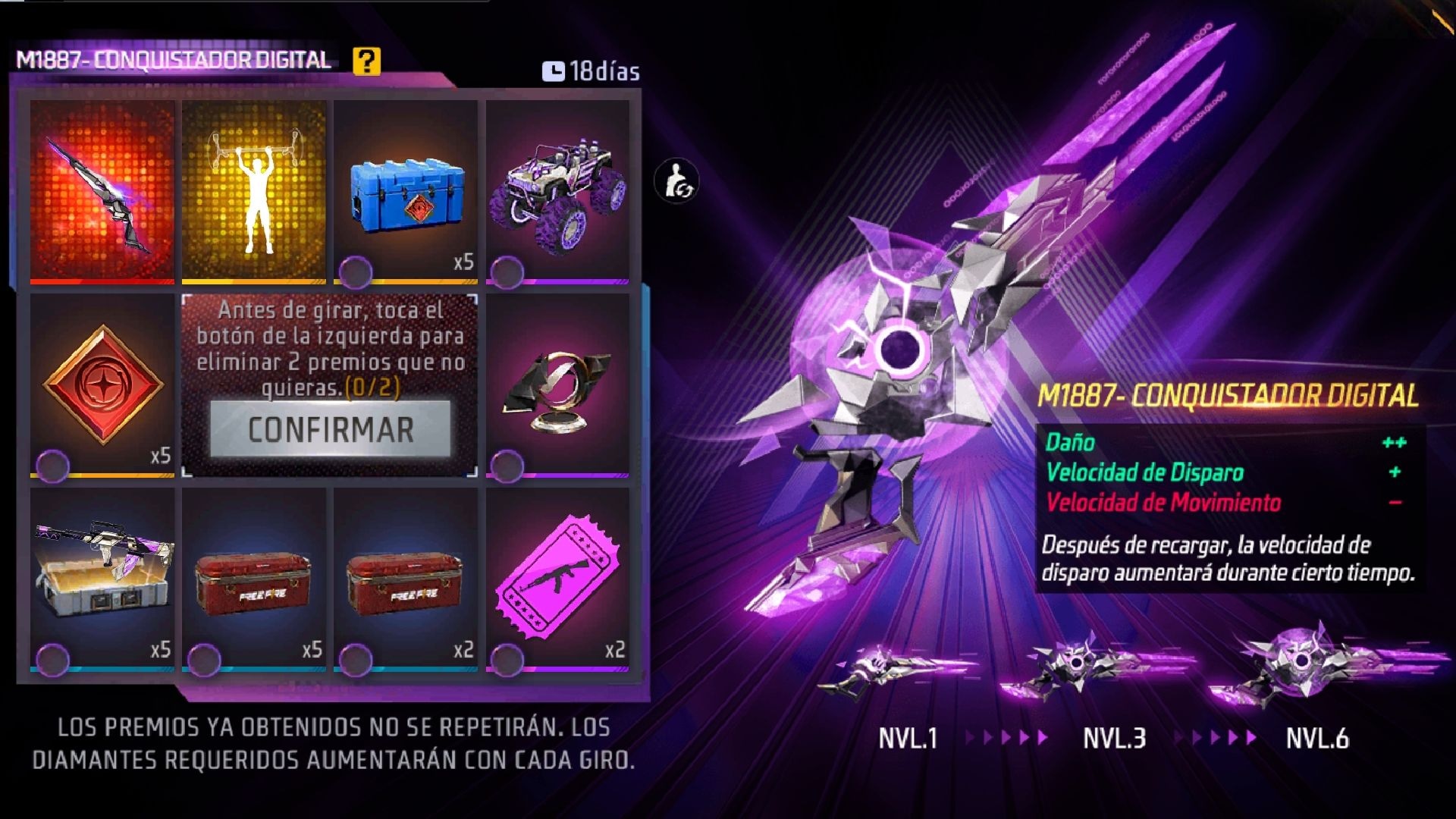This screenshot has height=819, width=1456.
Task: Open the yellow question mark help
Action: pyautogui.click(x=366, y=61)
